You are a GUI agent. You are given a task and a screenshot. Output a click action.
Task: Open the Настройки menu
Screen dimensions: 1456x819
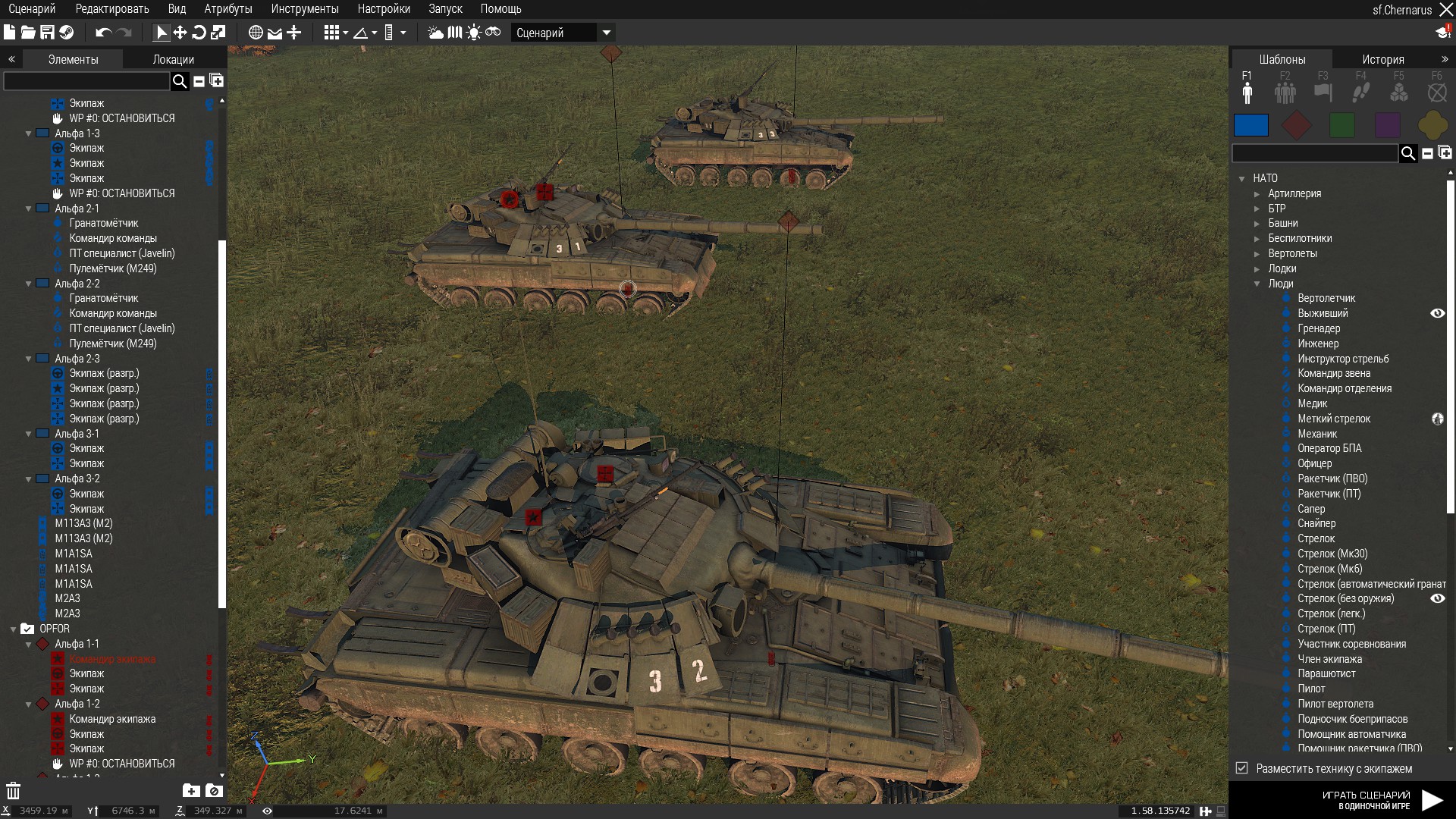(384, 9)
